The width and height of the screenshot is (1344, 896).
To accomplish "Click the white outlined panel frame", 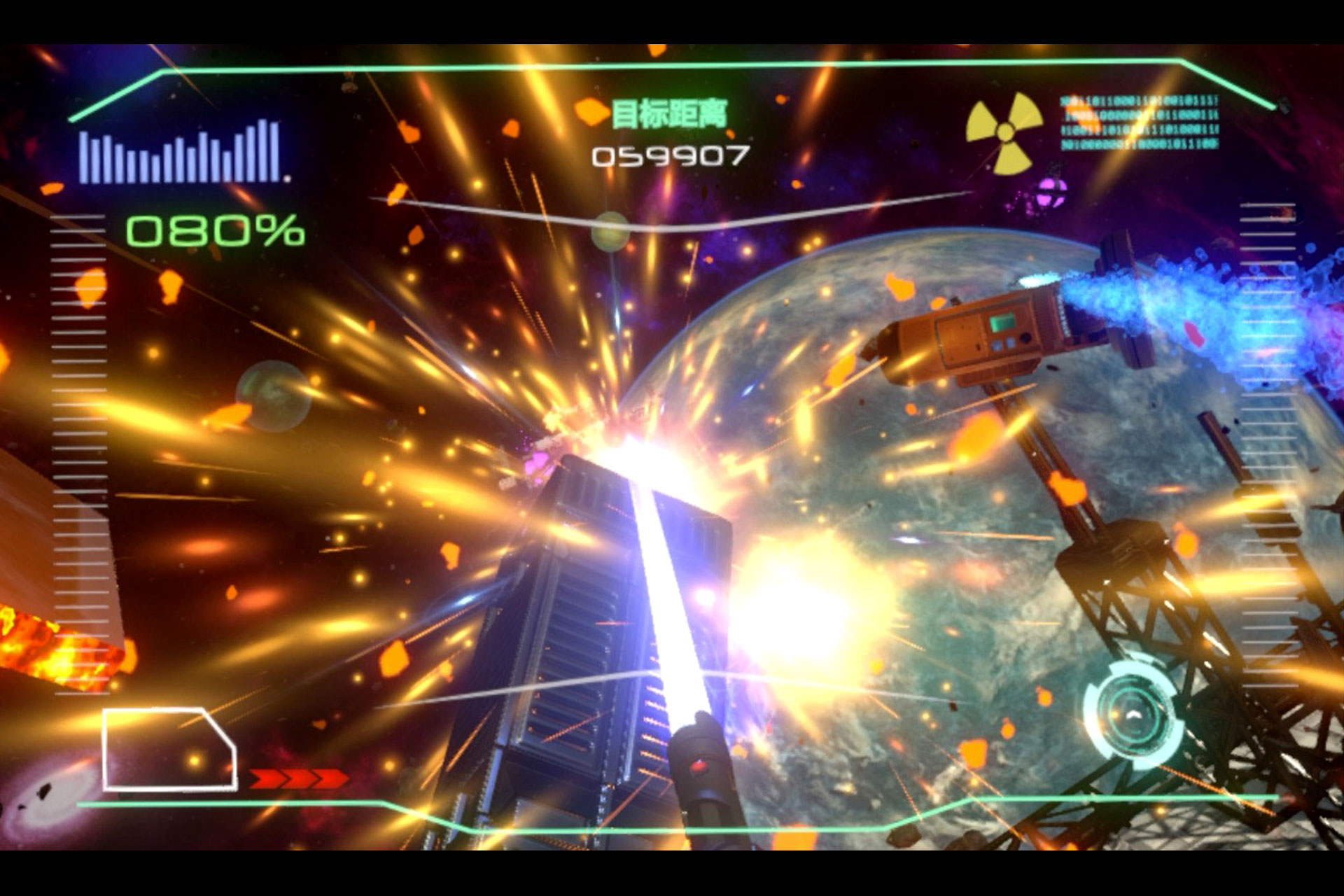I will tap(169, 749).
